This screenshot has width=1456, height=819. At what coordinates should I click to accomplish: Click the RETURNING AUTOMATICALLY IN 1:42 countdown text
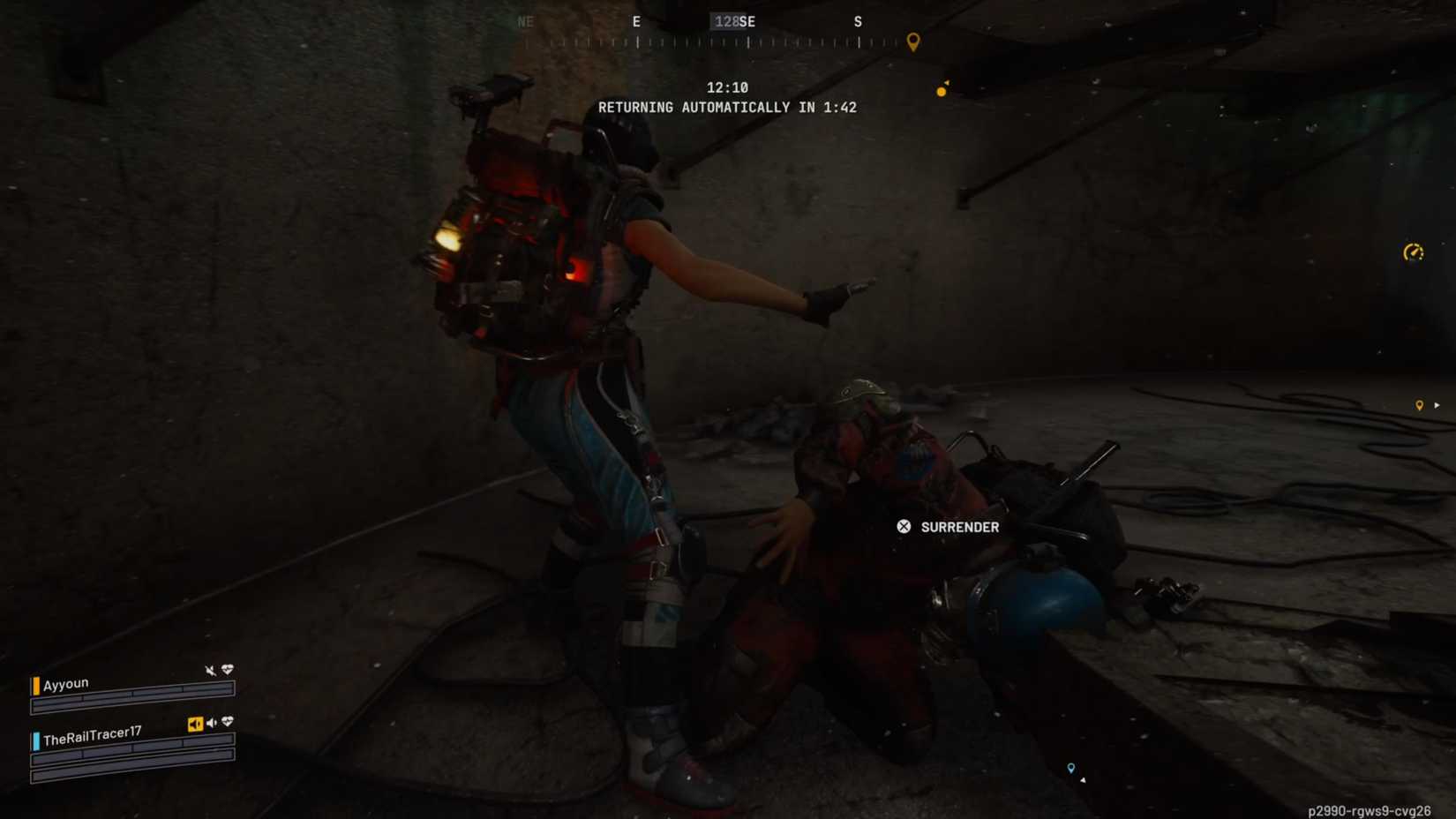(x=727, y=107)
